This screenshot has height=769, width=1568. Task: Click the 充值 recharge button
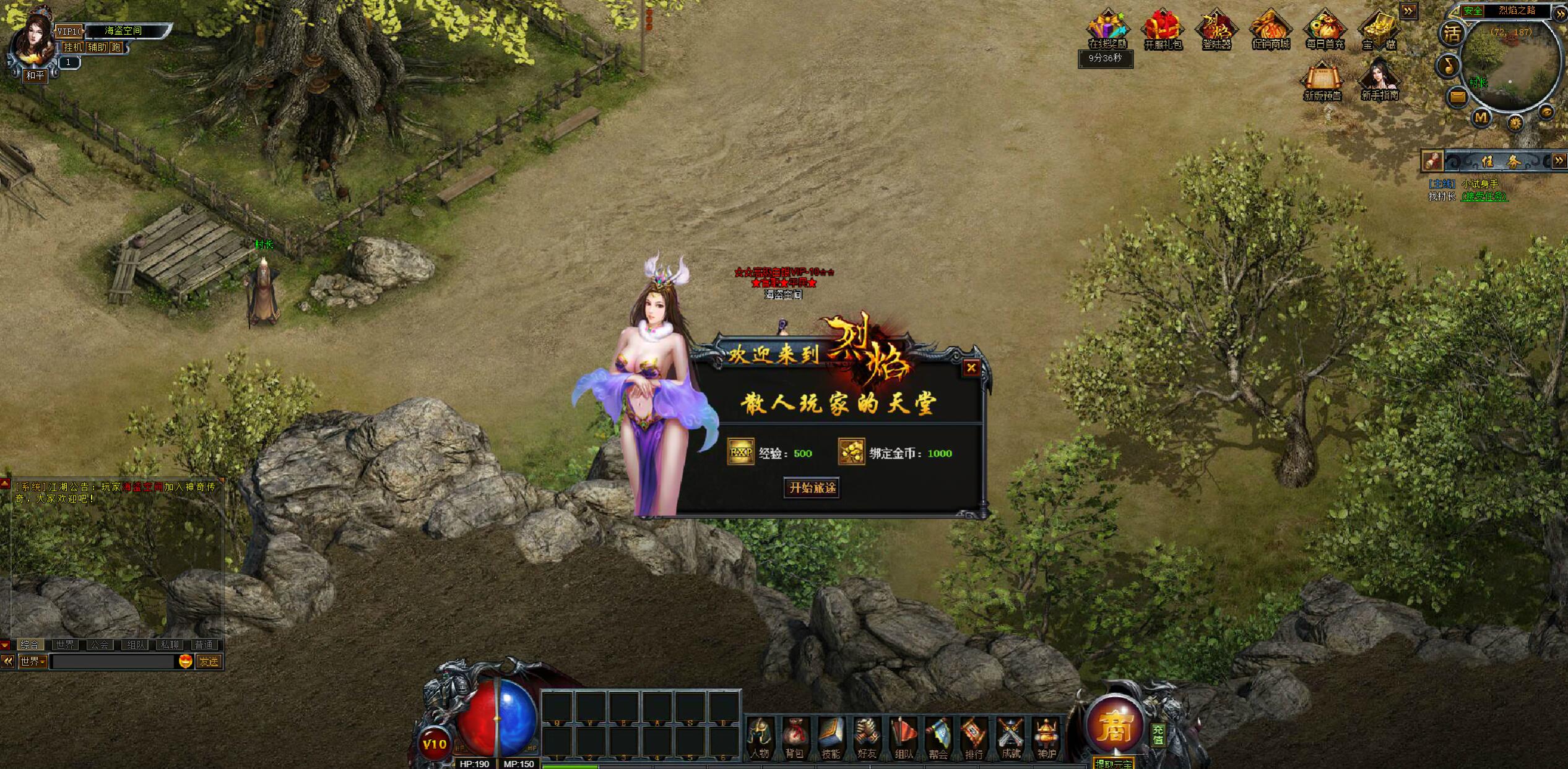(1158, 734)
